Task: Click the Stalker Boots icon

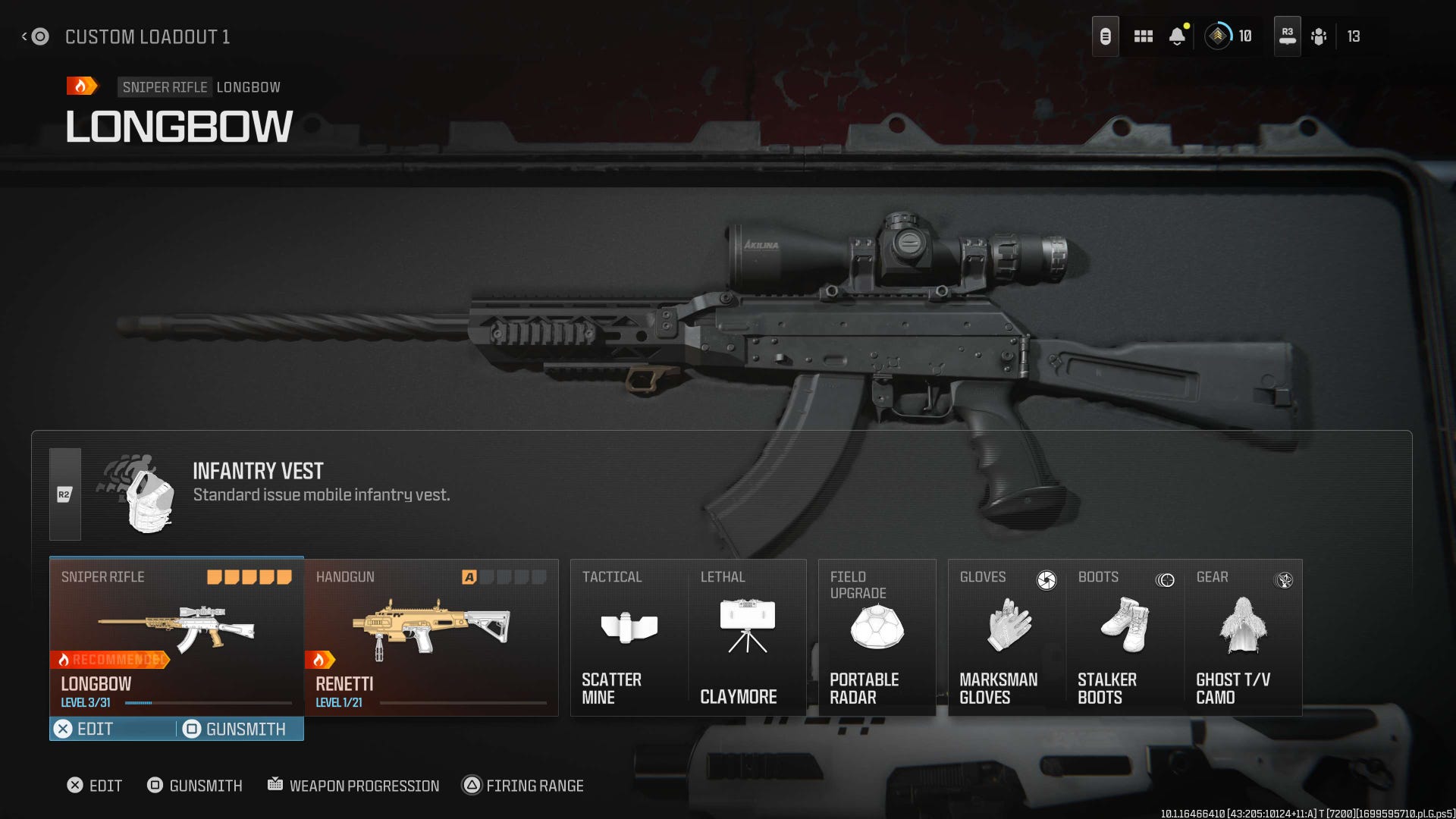Action: click(x=1125, y=626)
